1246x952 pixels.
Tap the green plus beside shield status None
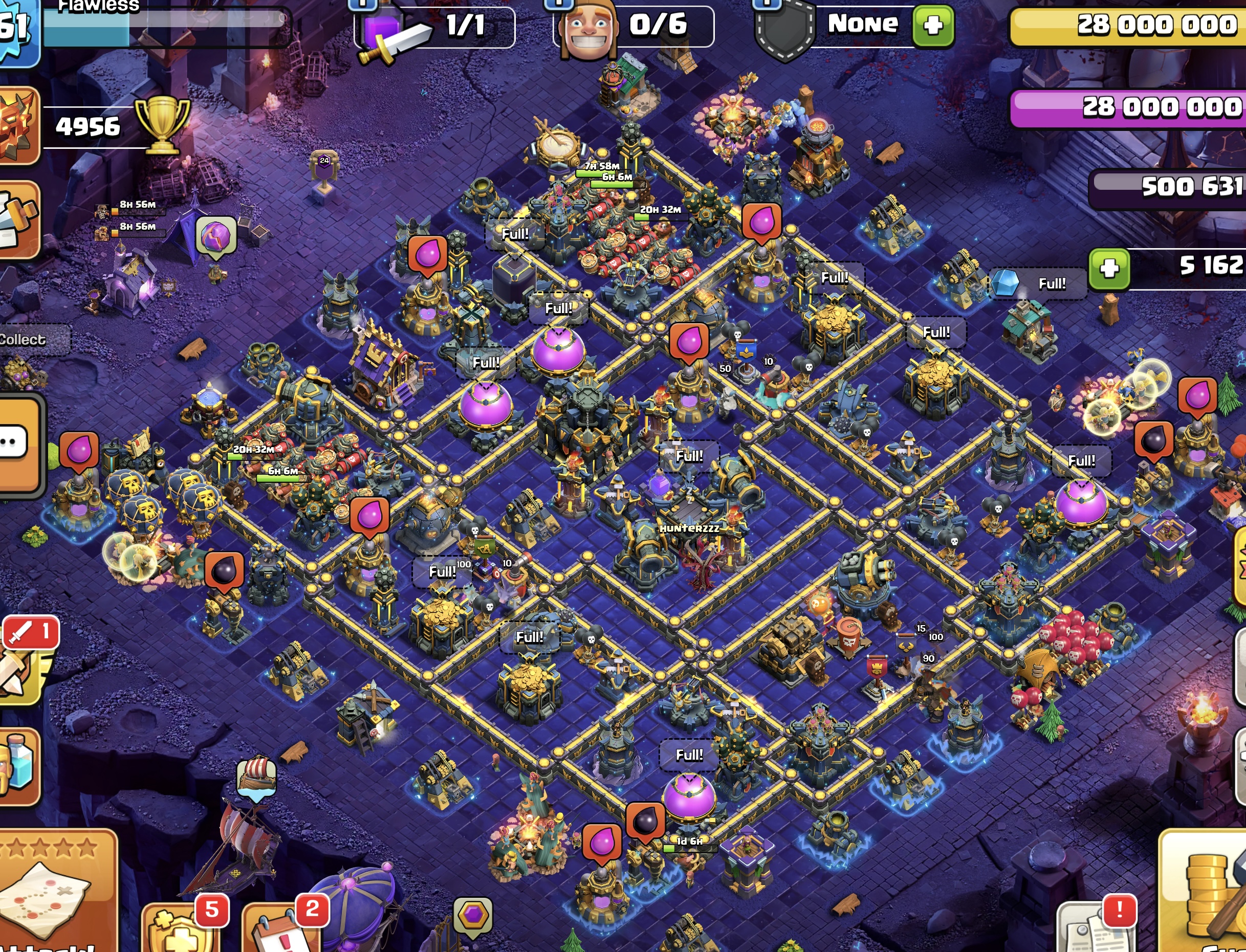pos(933,26)
